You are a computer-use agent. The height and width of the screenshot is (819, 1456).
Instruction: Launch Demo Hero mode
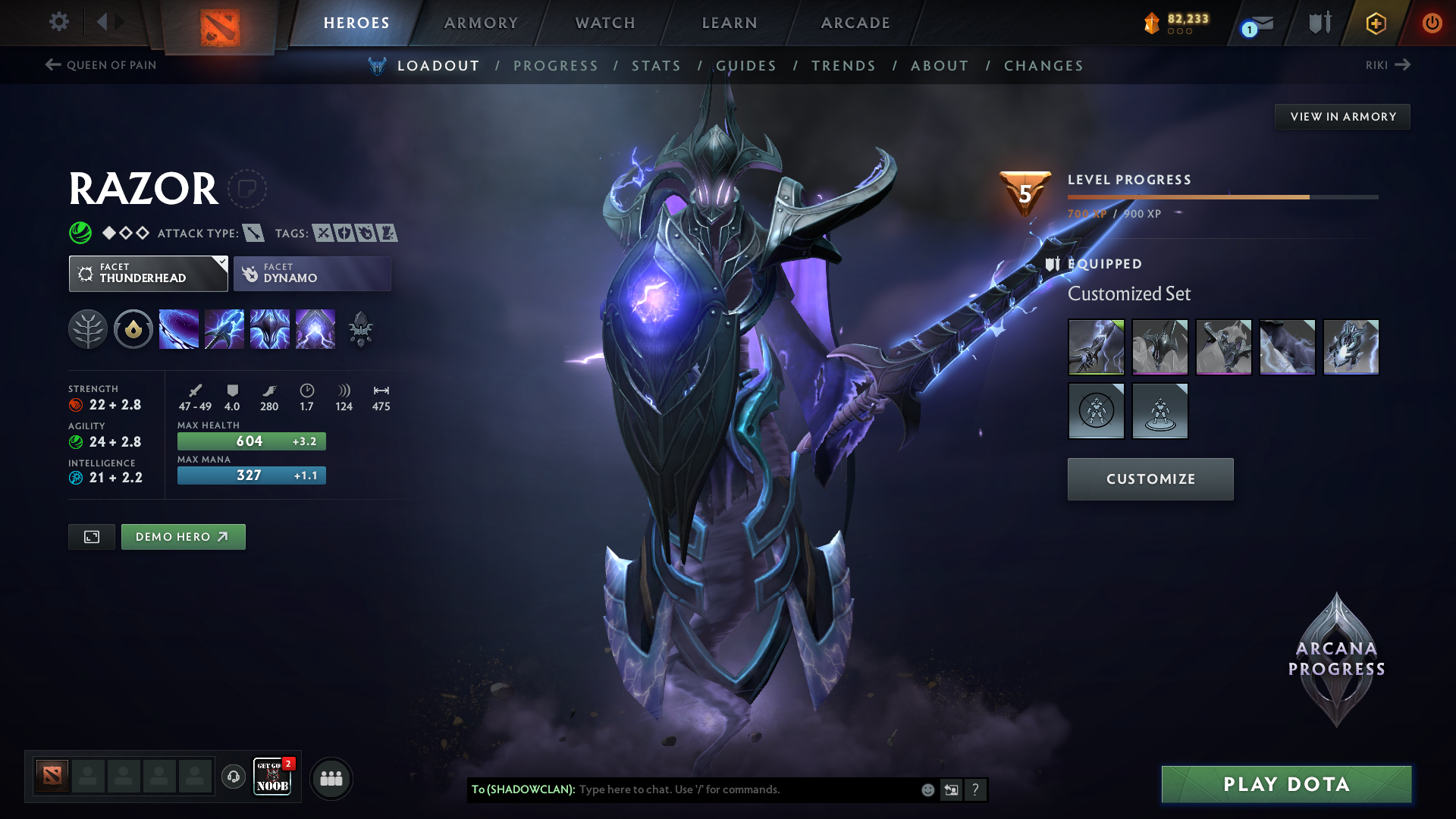click(x=183, y=537)
